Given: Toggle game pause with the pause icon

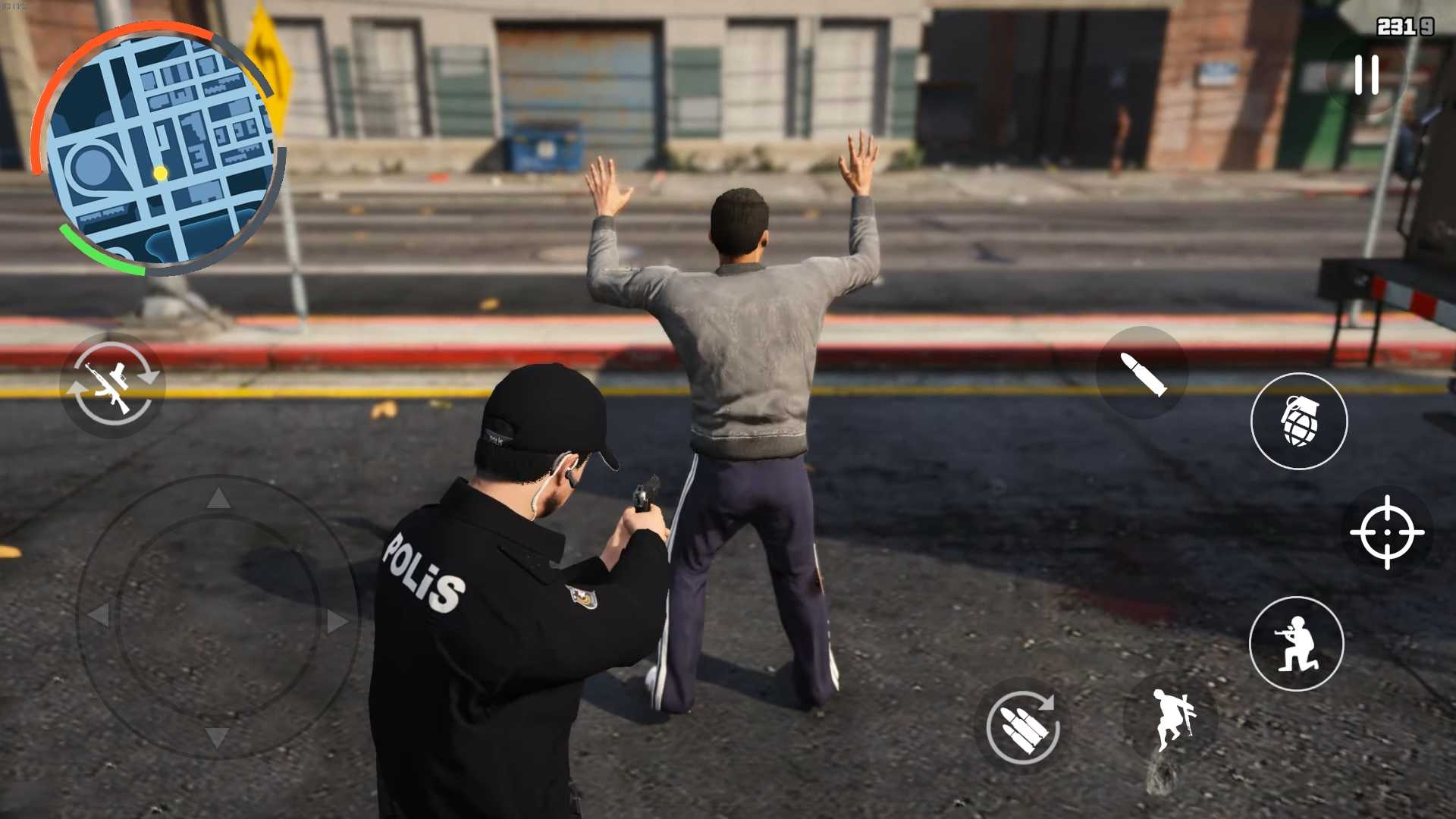Looking at the screenshot, I should click(x=1365, y=74).
